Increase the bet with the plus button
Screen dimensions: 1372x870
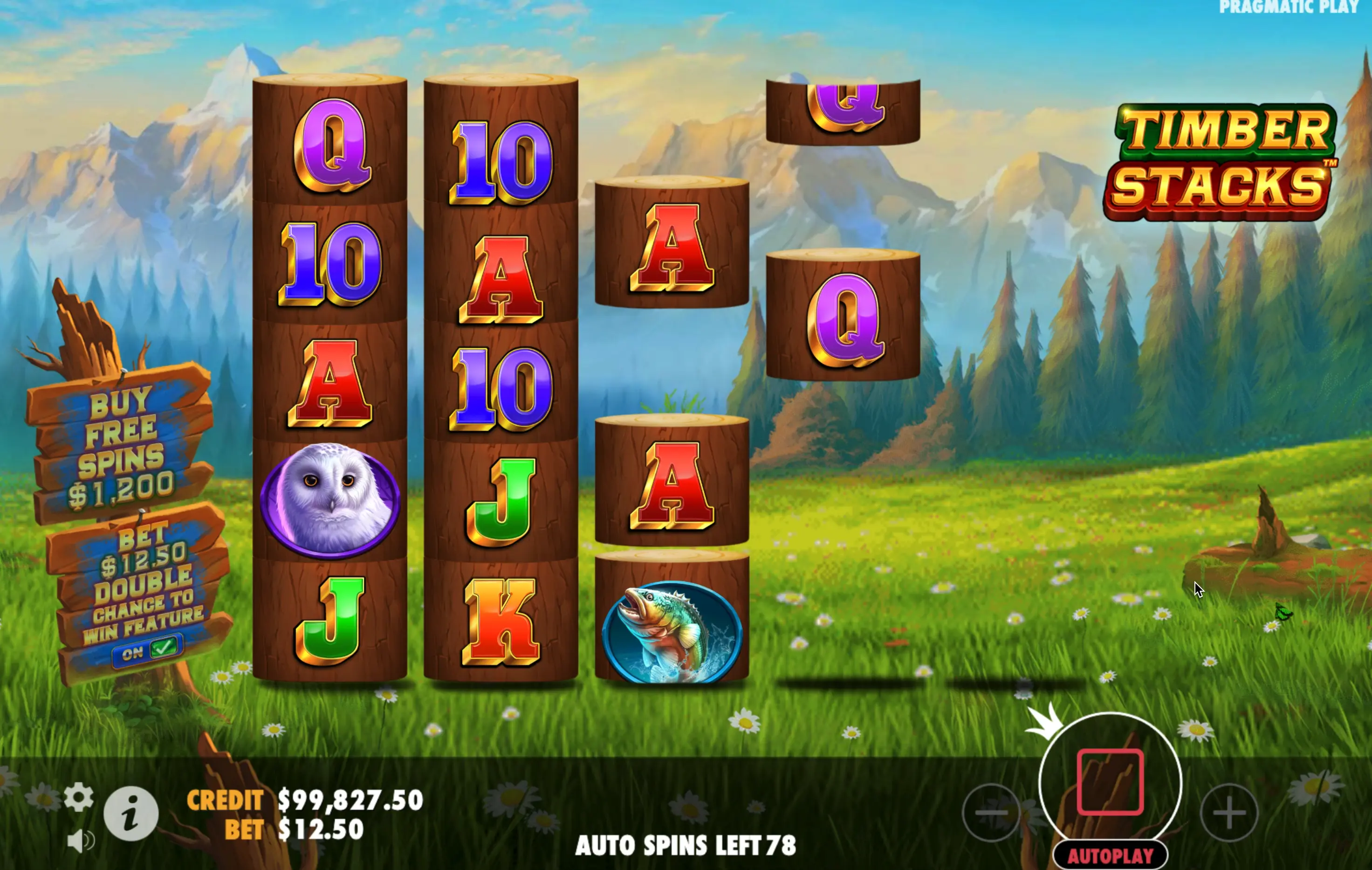pos(1229,812)
